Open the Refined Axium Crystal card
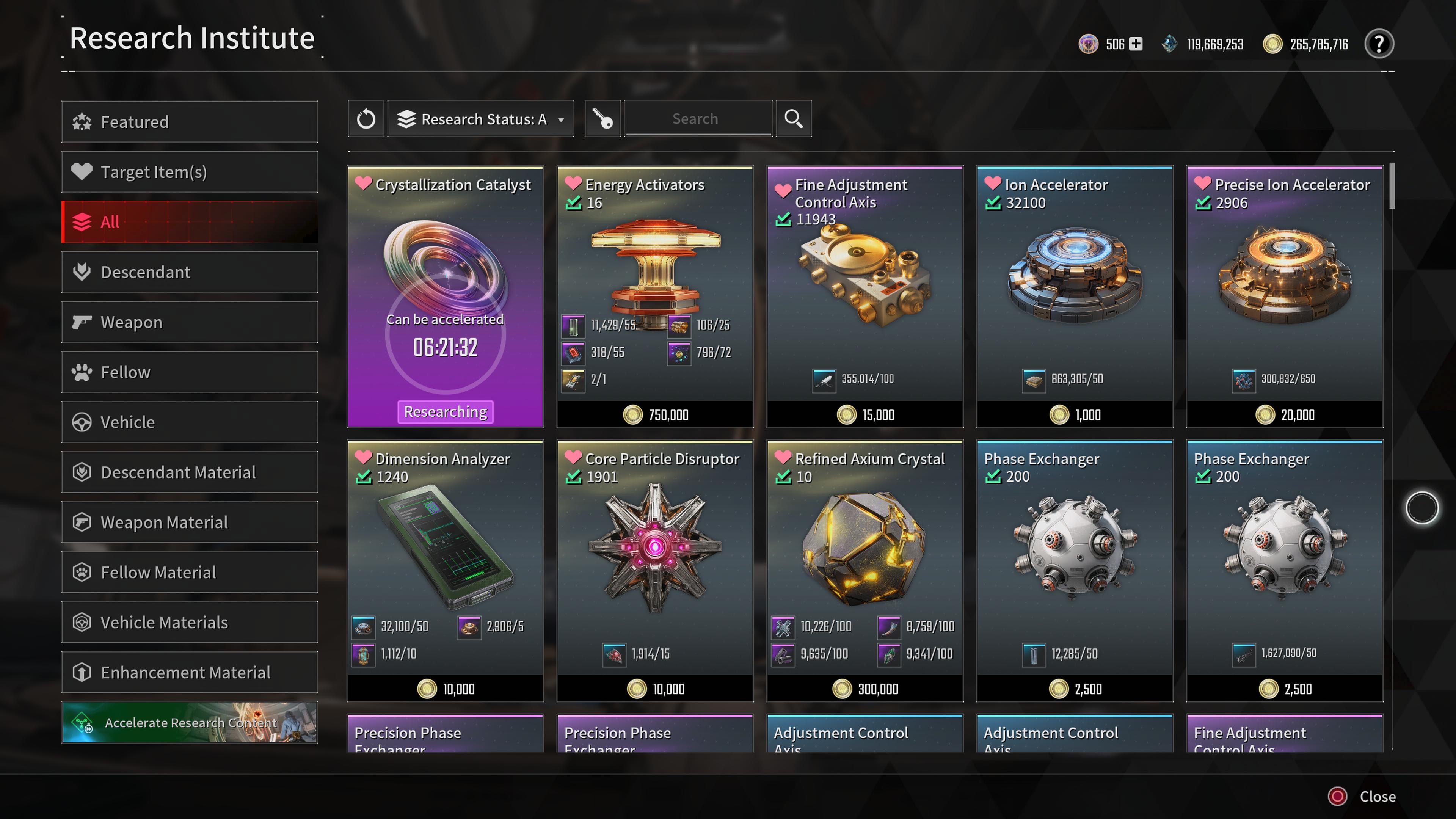This screenshot has height=819, width=1456. (x=865, y=571)
